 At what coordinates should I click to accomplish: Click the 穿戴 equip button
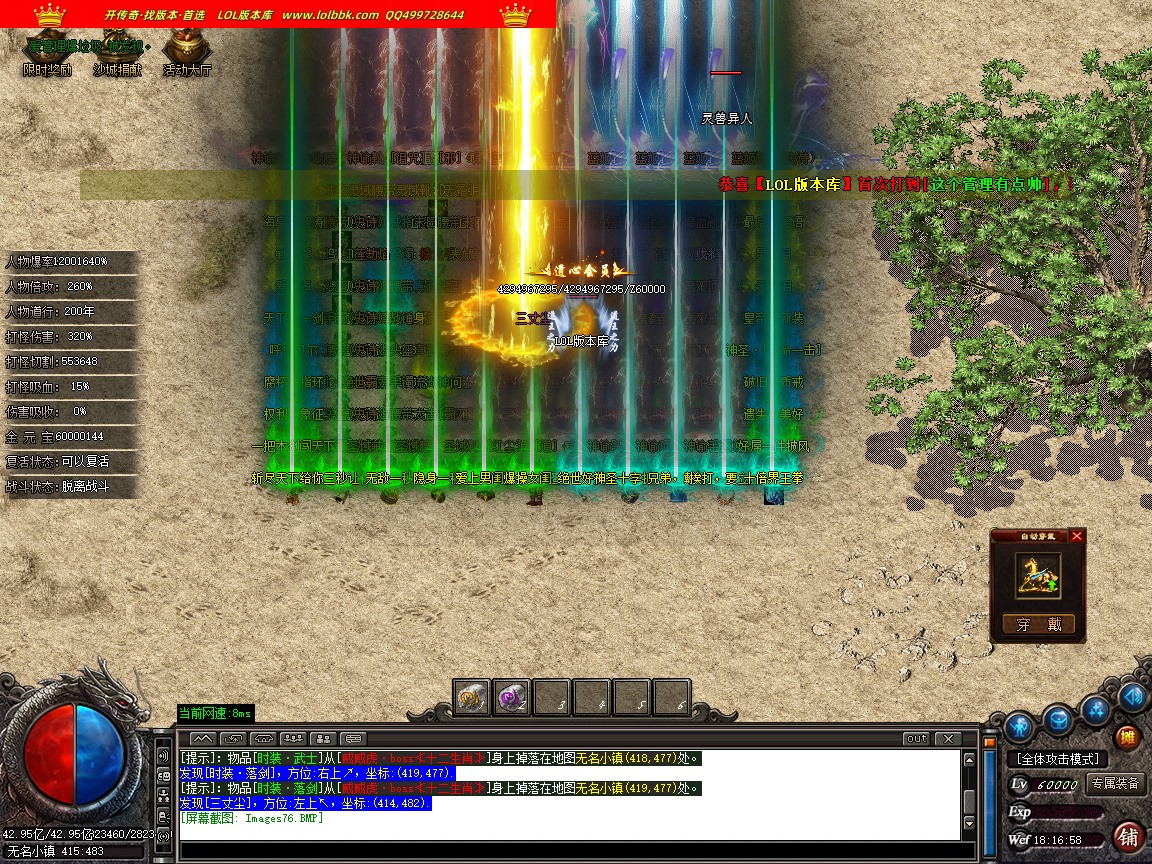pos(1038,625)
